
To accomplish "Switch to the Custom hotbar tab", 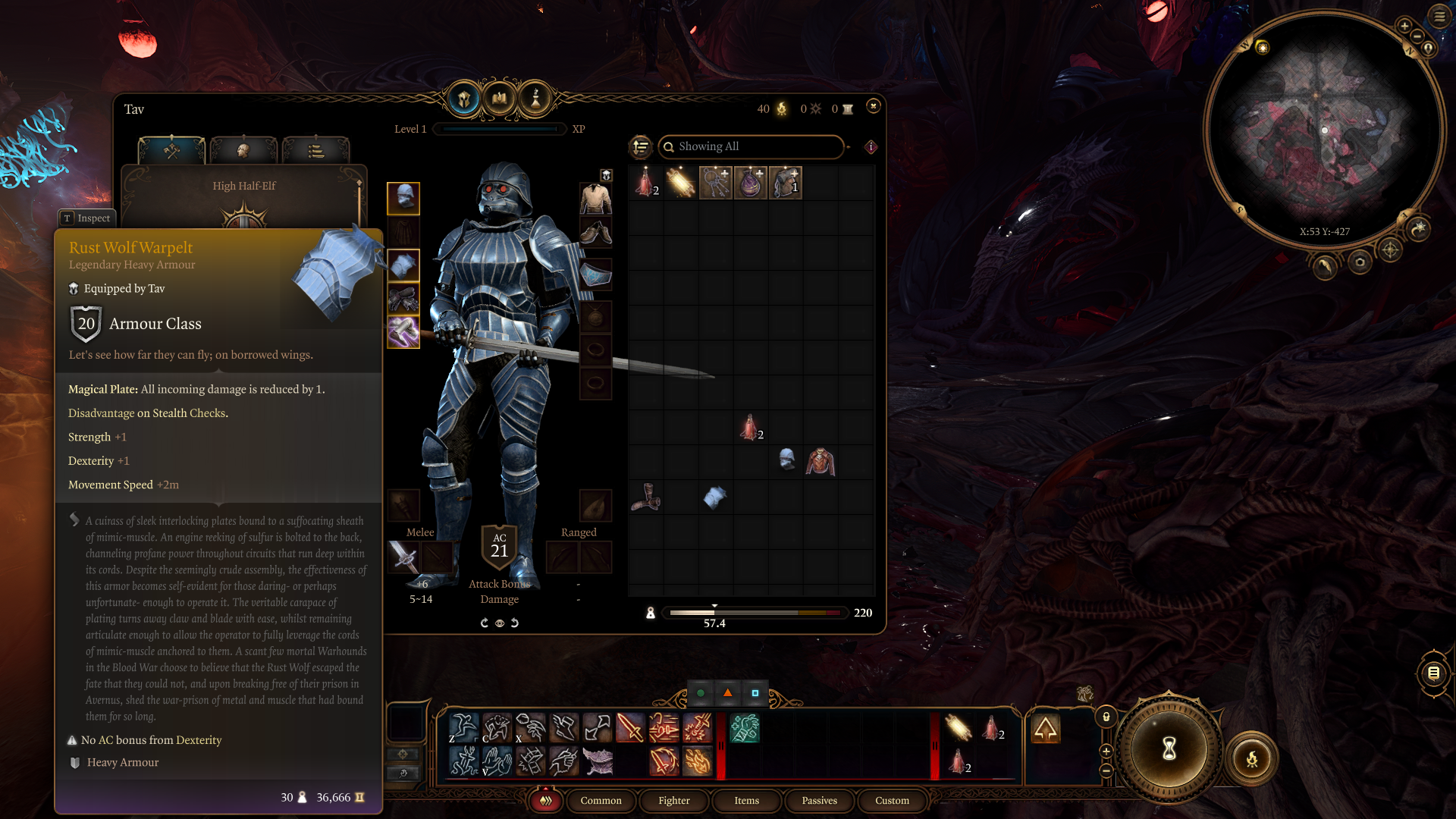I will tap(892, 800).
